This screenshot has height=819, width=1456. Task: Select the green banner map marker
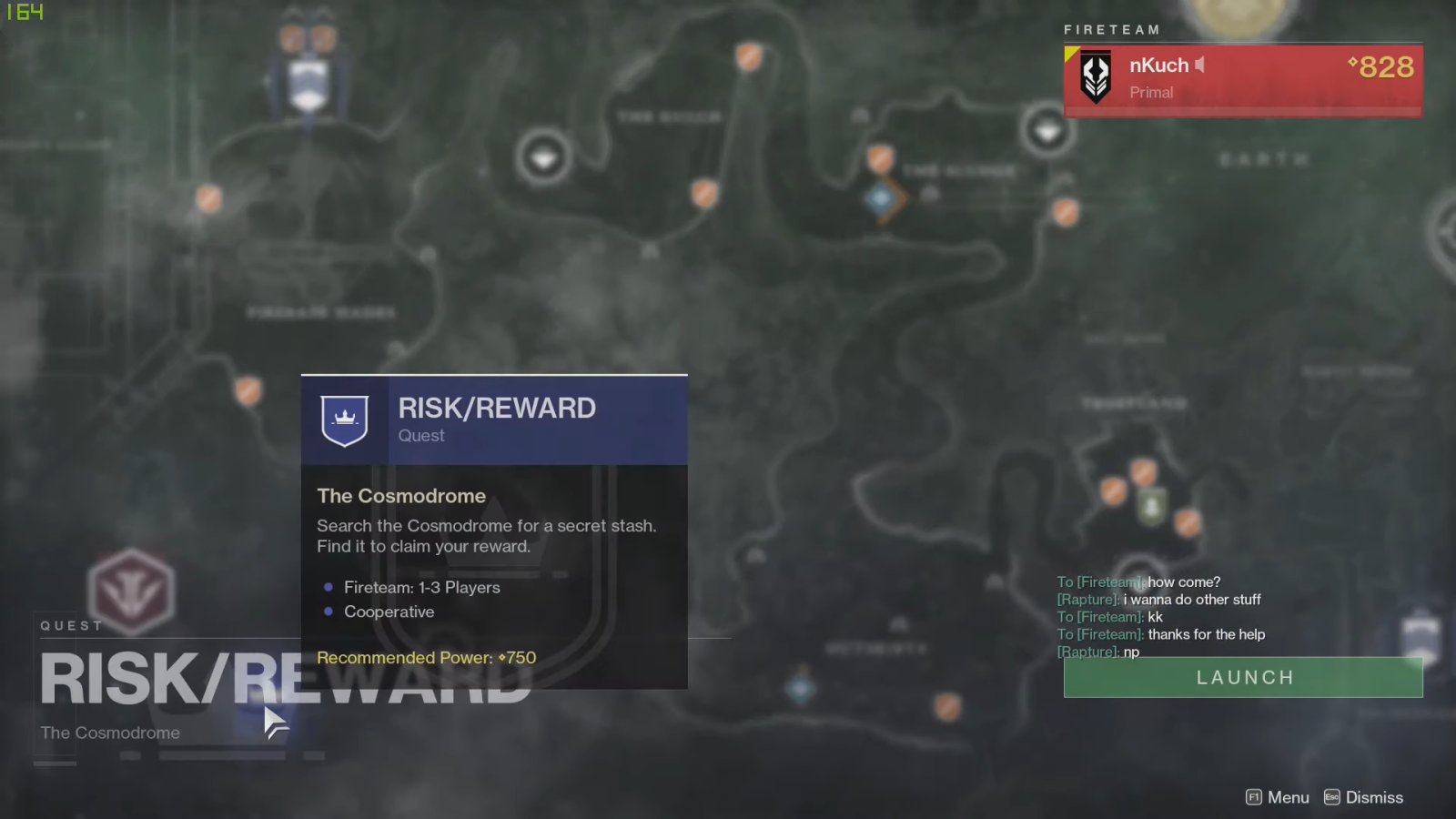pos(1151,506)
